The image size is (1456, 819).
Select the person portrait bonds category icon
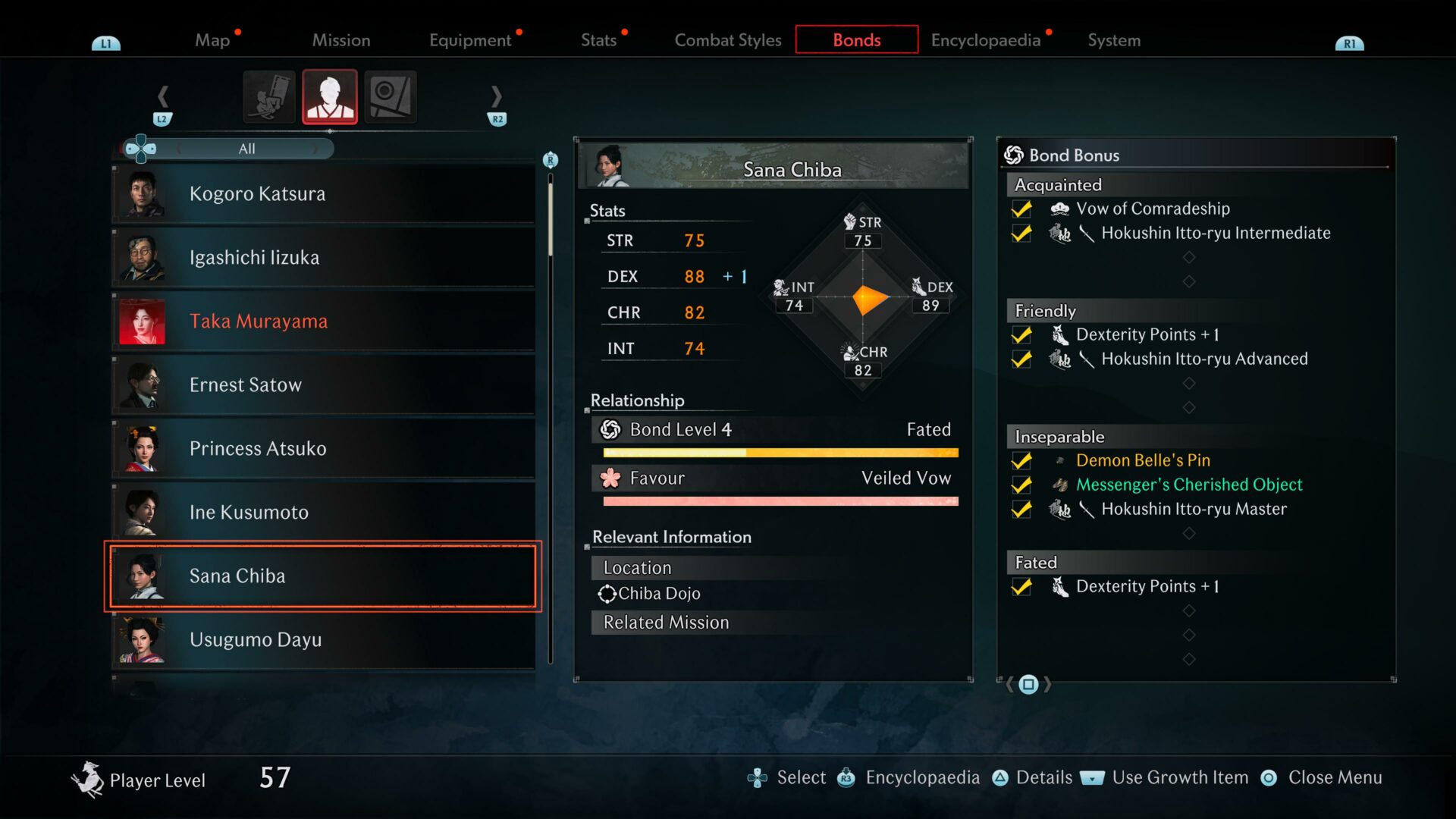[330, 96]
